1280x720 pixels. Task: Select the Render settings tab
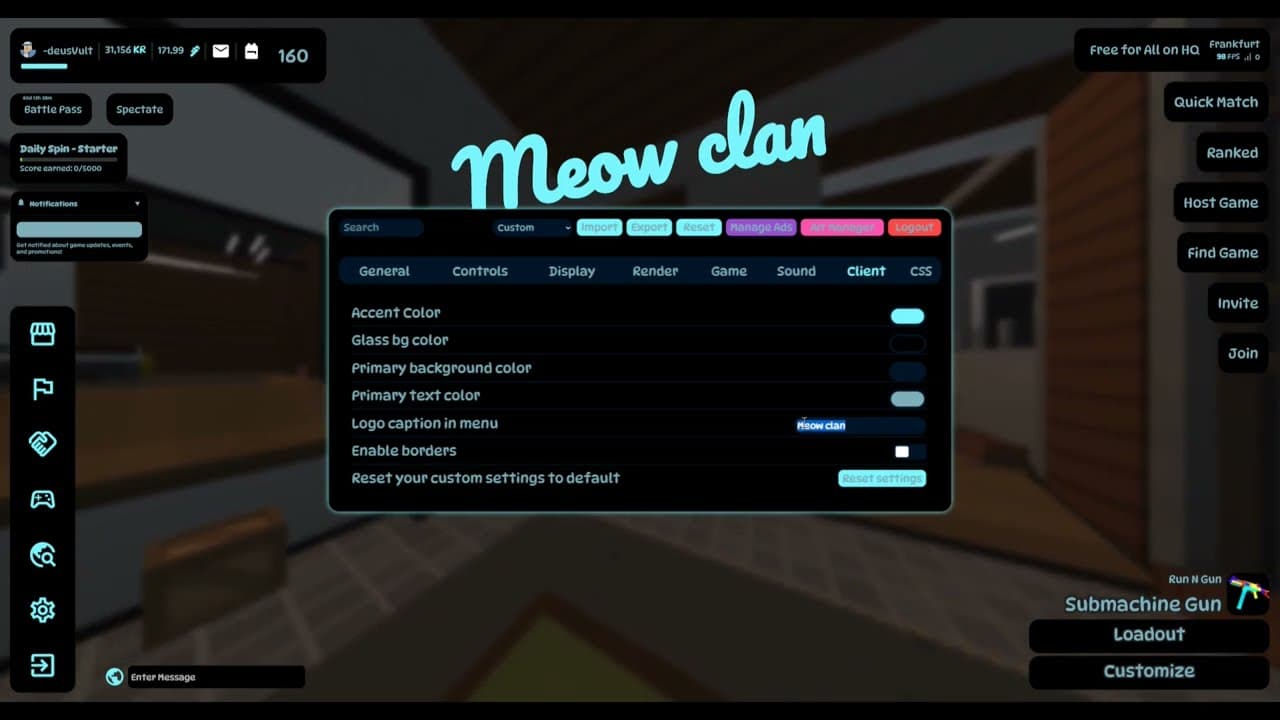655,271
